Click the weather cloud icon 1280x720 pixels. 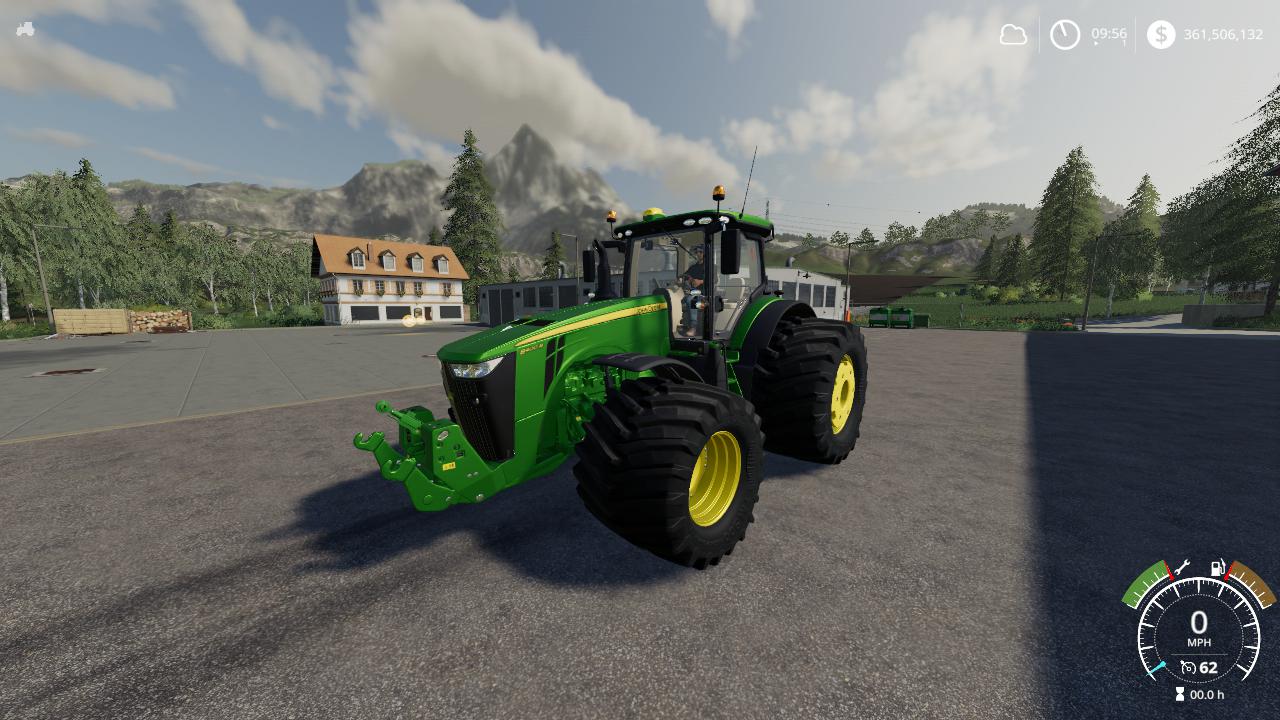(x=1014, y=34)
